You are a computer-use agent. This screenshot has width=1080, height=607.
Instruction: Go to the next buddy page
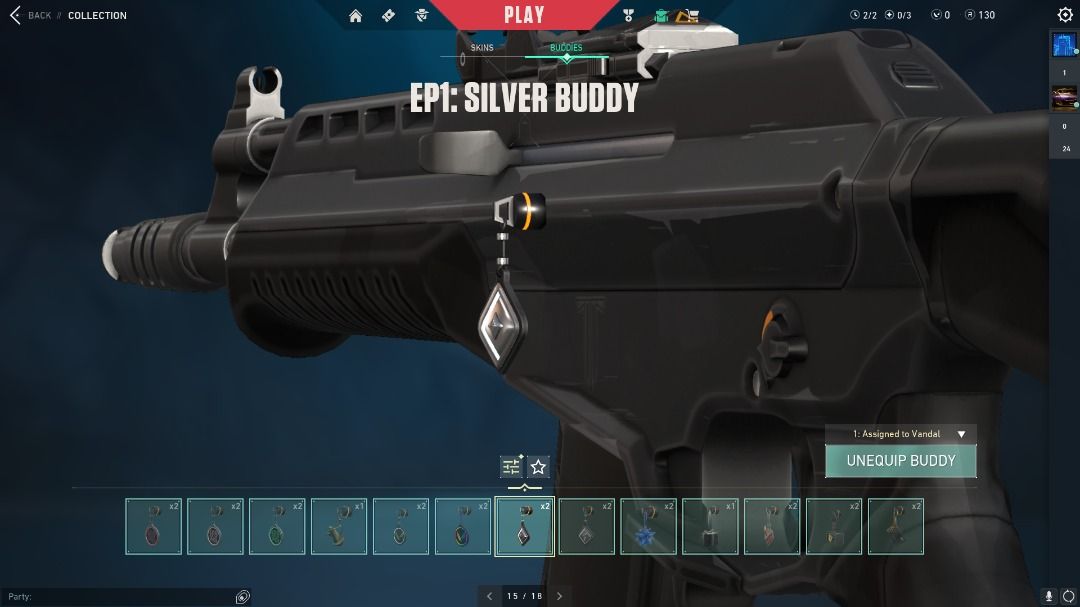pyautogui.click(x=559, y=596)
